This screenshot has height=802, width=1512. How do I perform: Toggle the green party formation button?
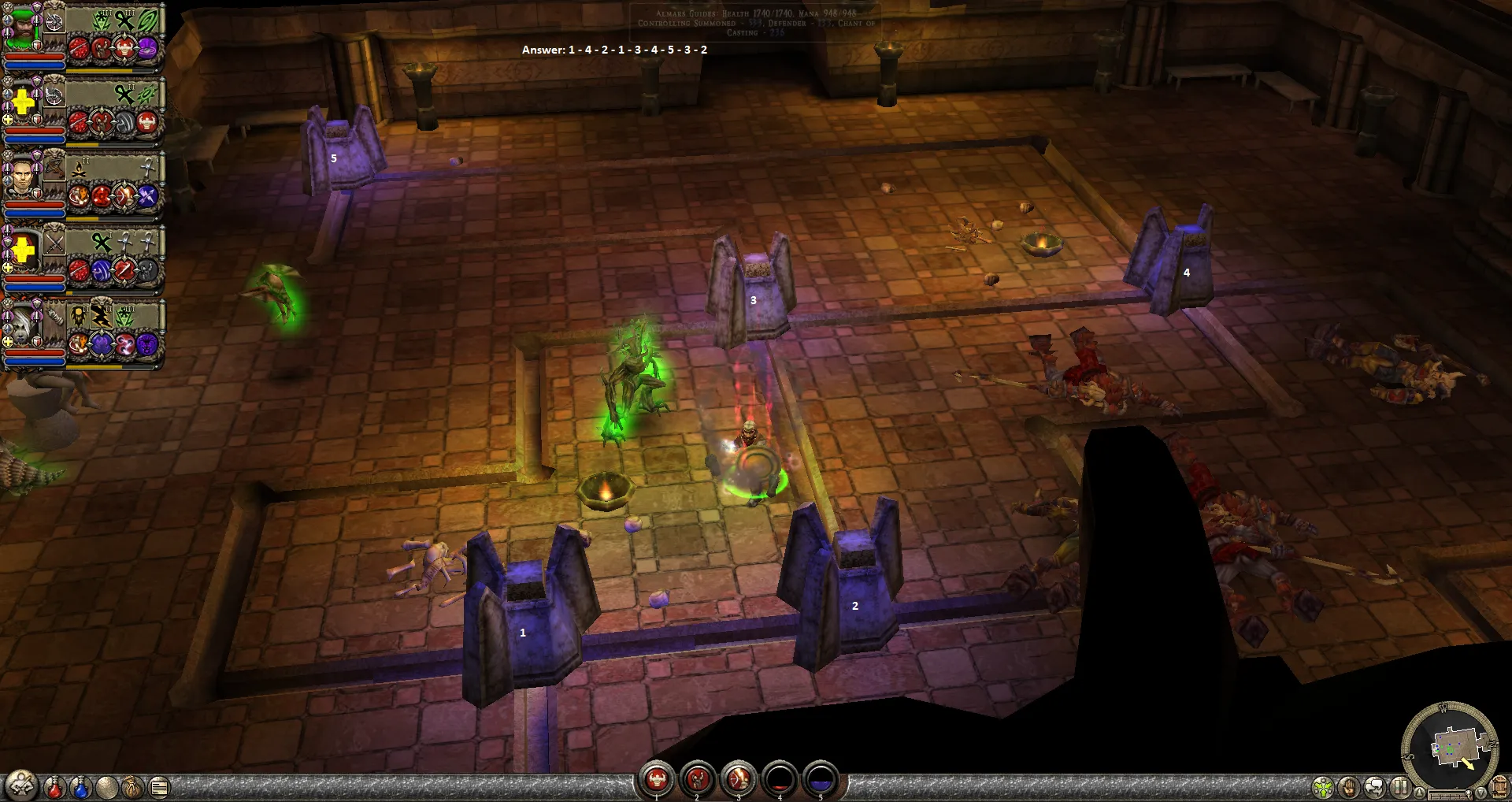point(1323,787)
